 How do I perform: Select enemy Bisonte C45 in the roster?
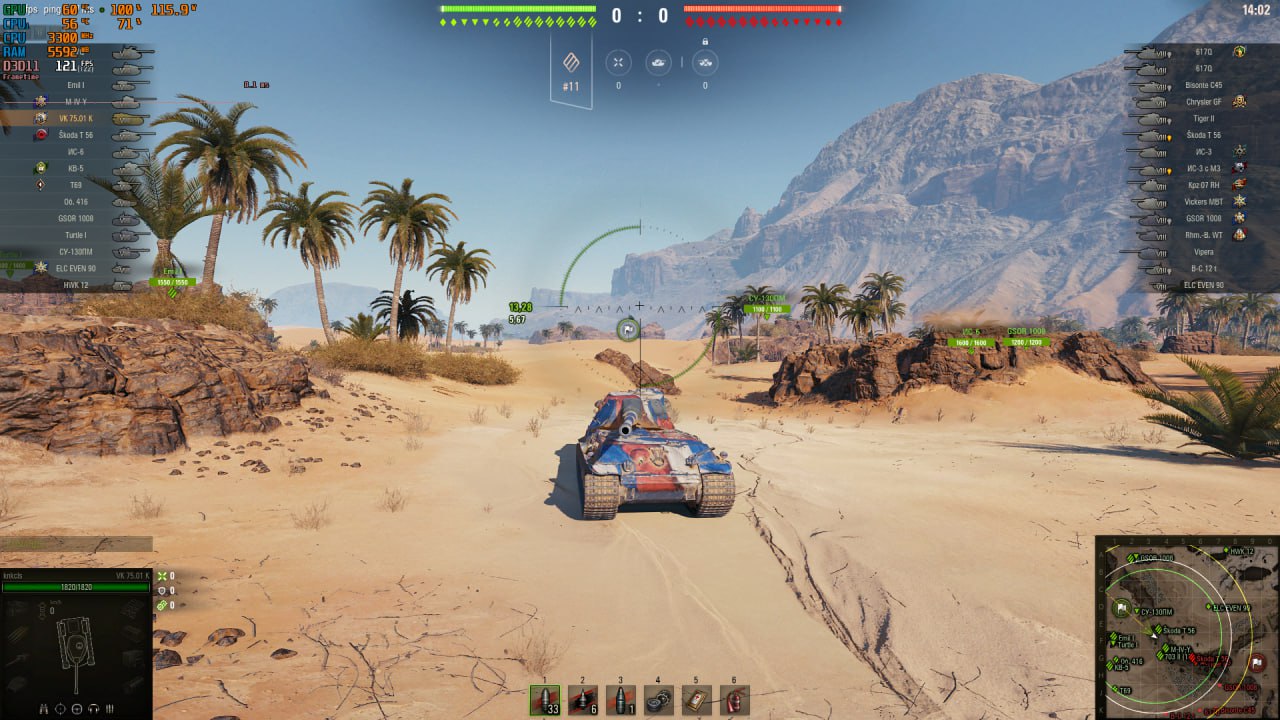1203,85
